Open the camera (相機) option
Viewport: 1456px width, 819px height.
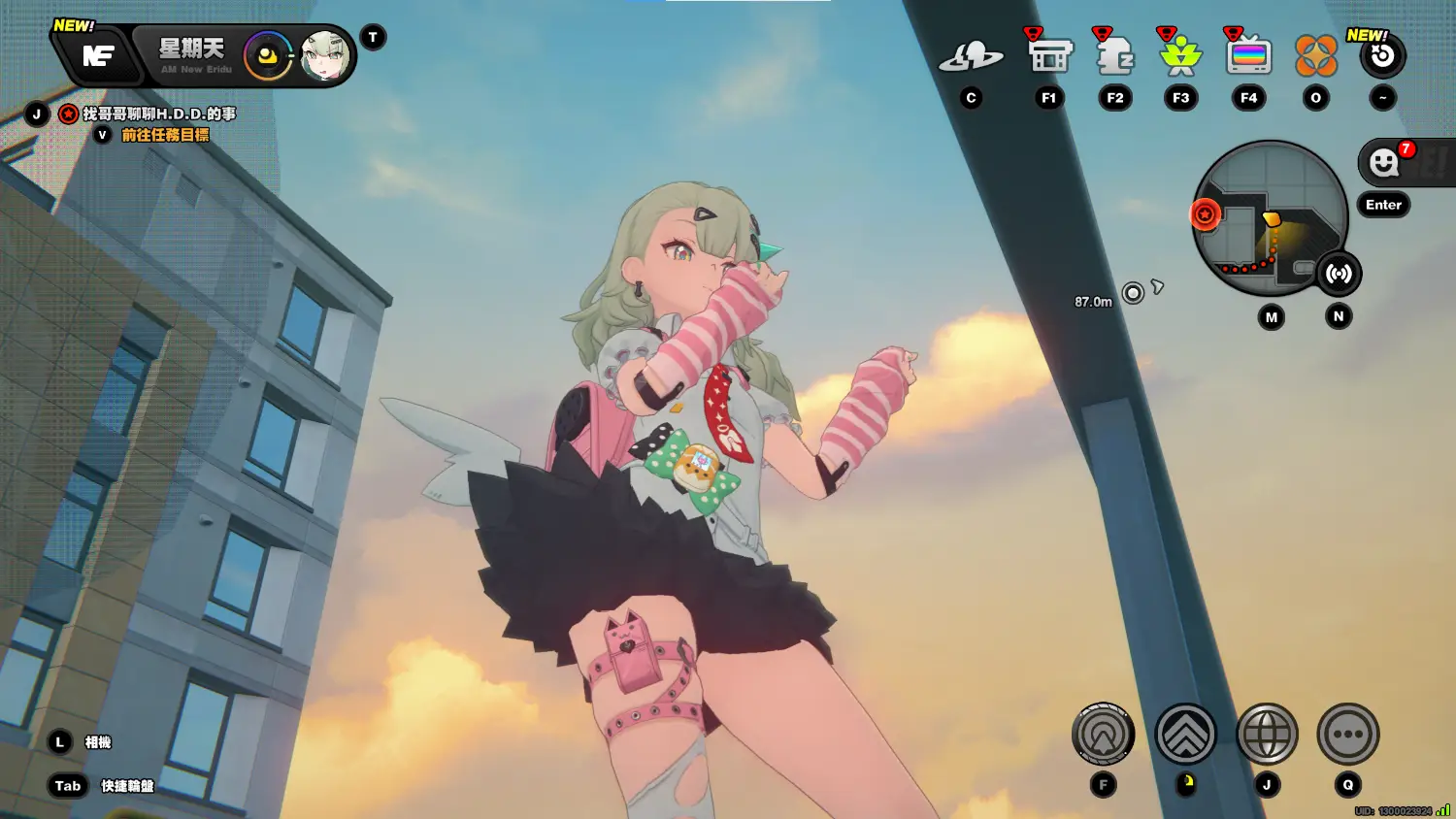coord(98,742)
